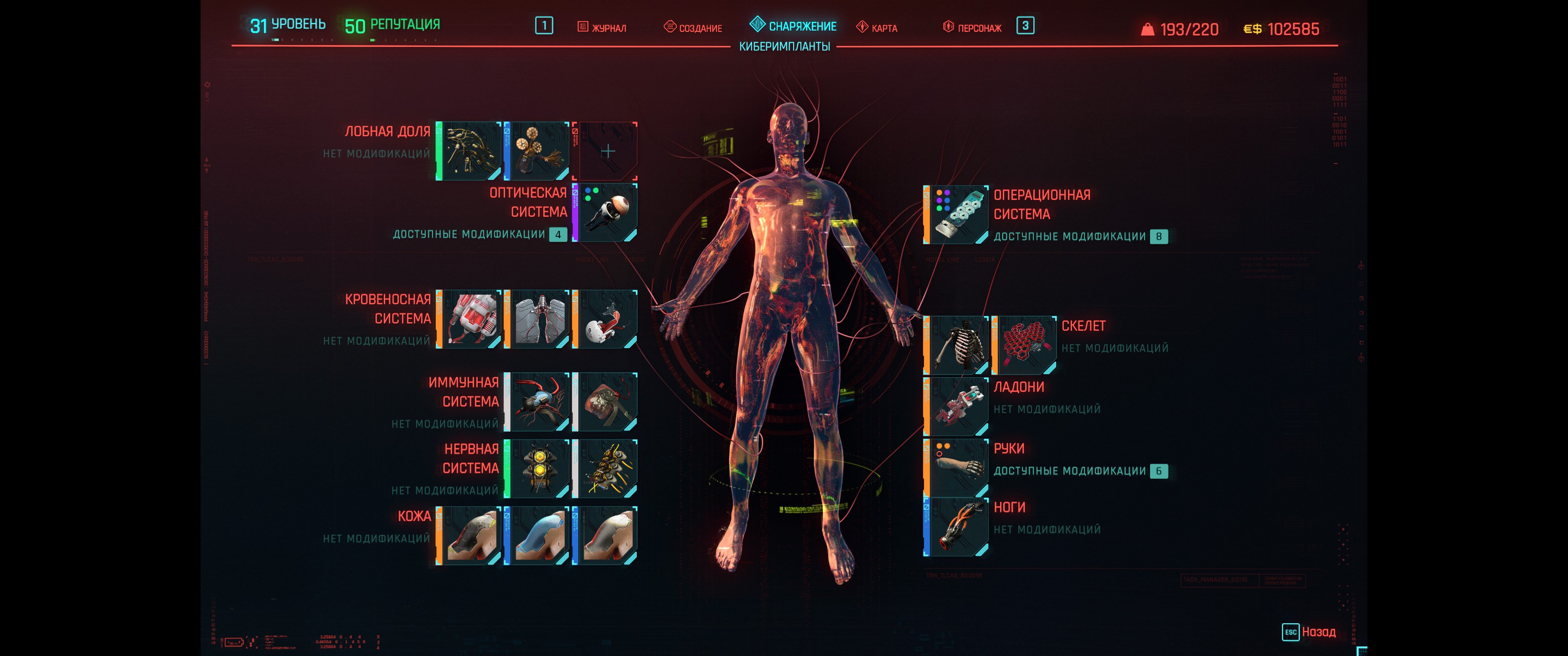Switch to the Создание (Crafting) tab
This screenshot has height=656, width=1568.
coord(693,27)
